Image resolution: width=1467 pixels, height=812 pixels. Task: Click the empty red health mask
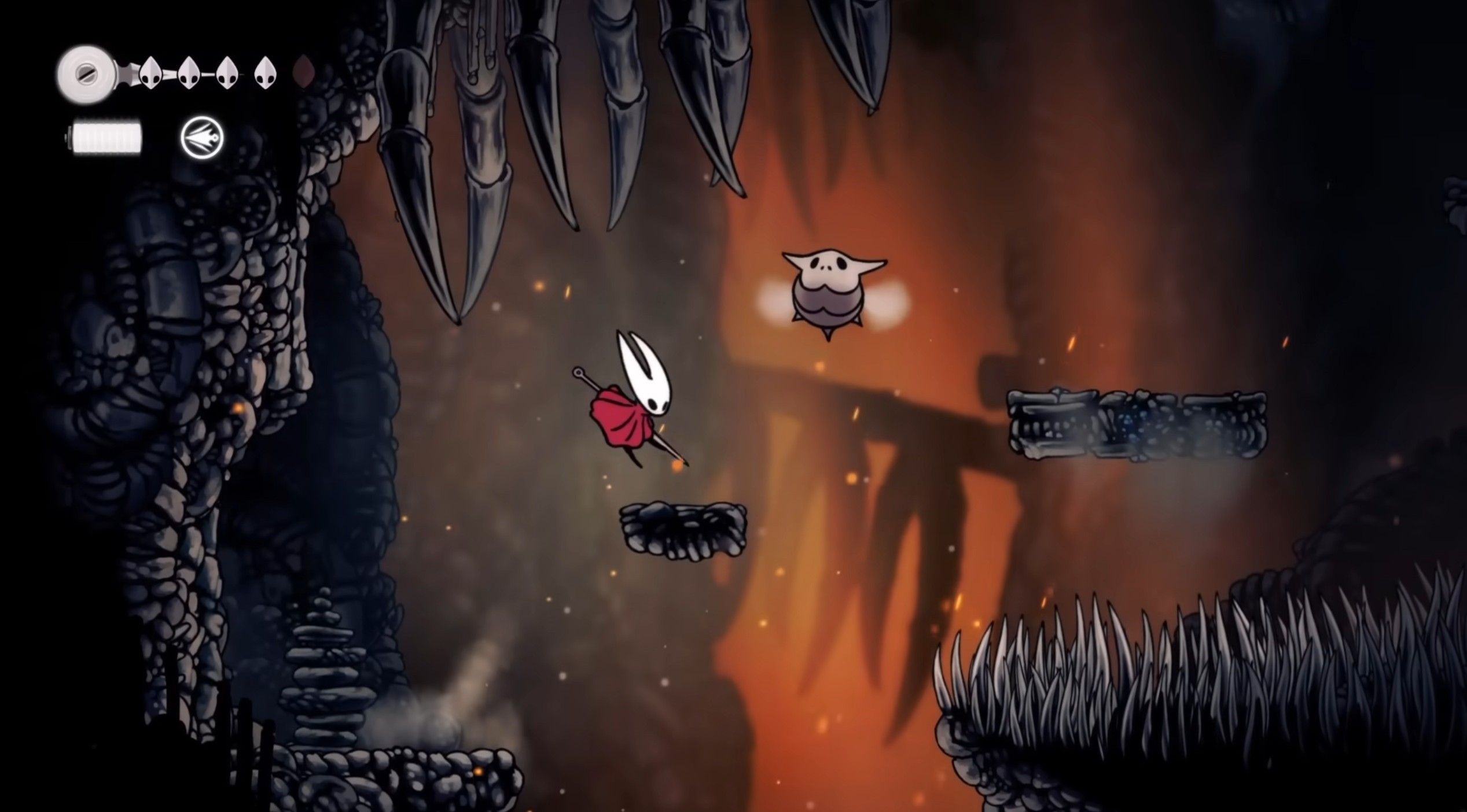[304, 72]
